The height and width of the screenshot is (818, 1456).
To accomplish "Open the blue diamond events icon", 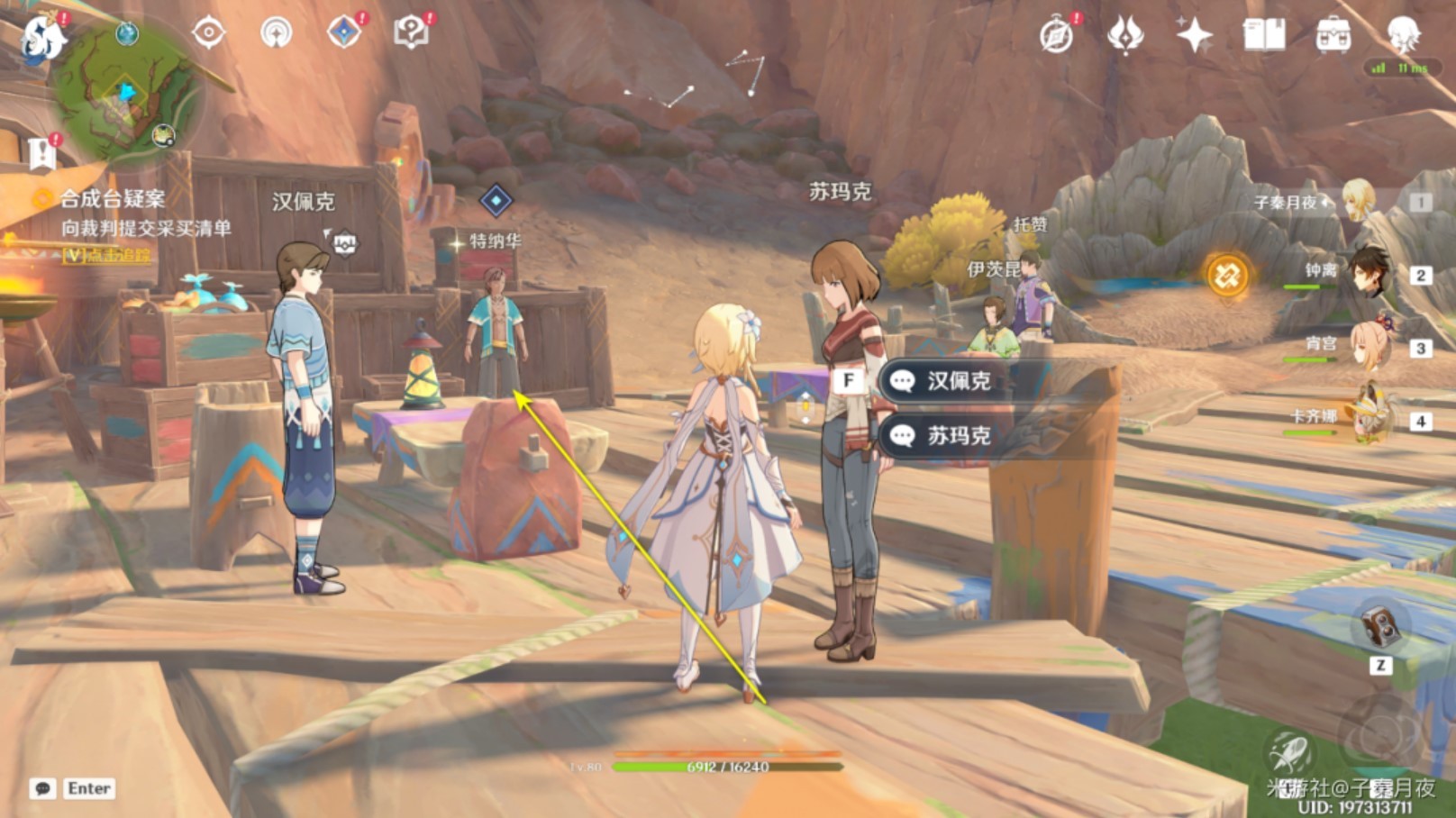I will click(x=344, y=32).
